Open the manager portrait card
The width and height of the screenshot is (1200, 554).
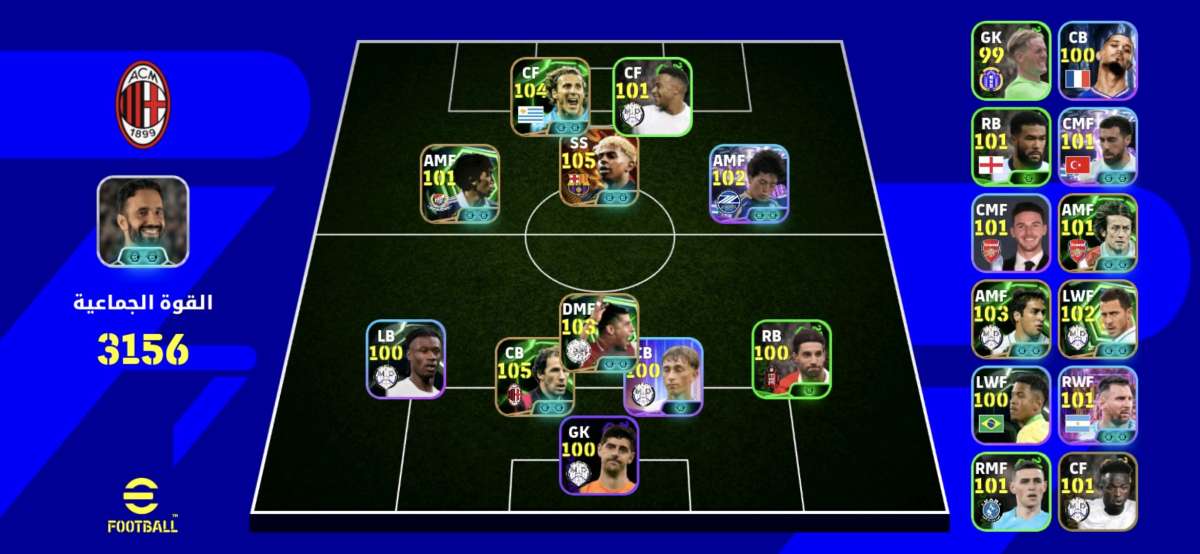coord(143,222)
